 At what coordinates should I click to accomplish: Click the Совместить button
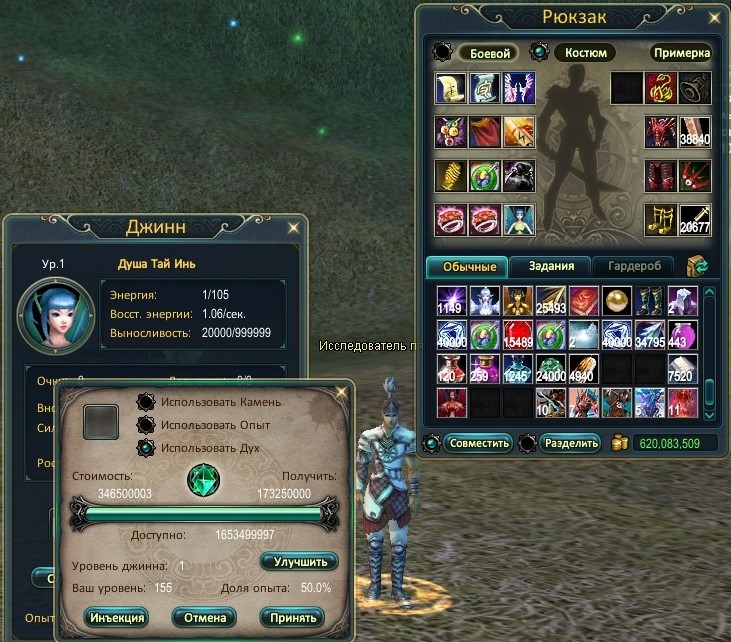477,443
